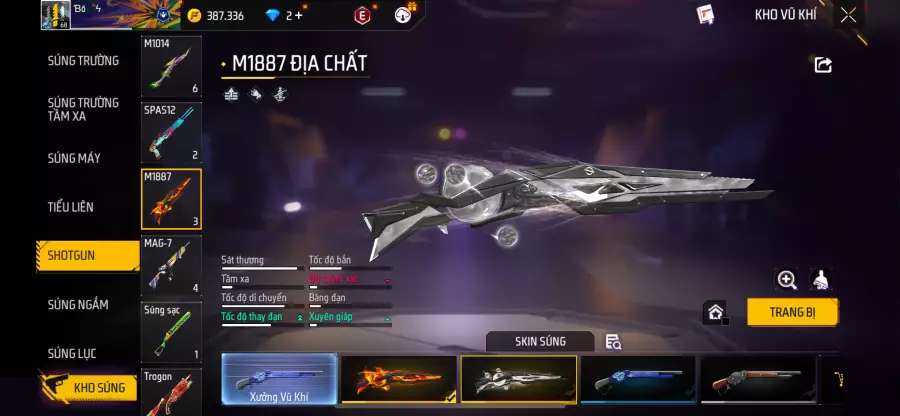Open the SÚNG TRƯỜNG category
Image resolution: width=900 pixels, height=416 pixels.
(83, 61)
